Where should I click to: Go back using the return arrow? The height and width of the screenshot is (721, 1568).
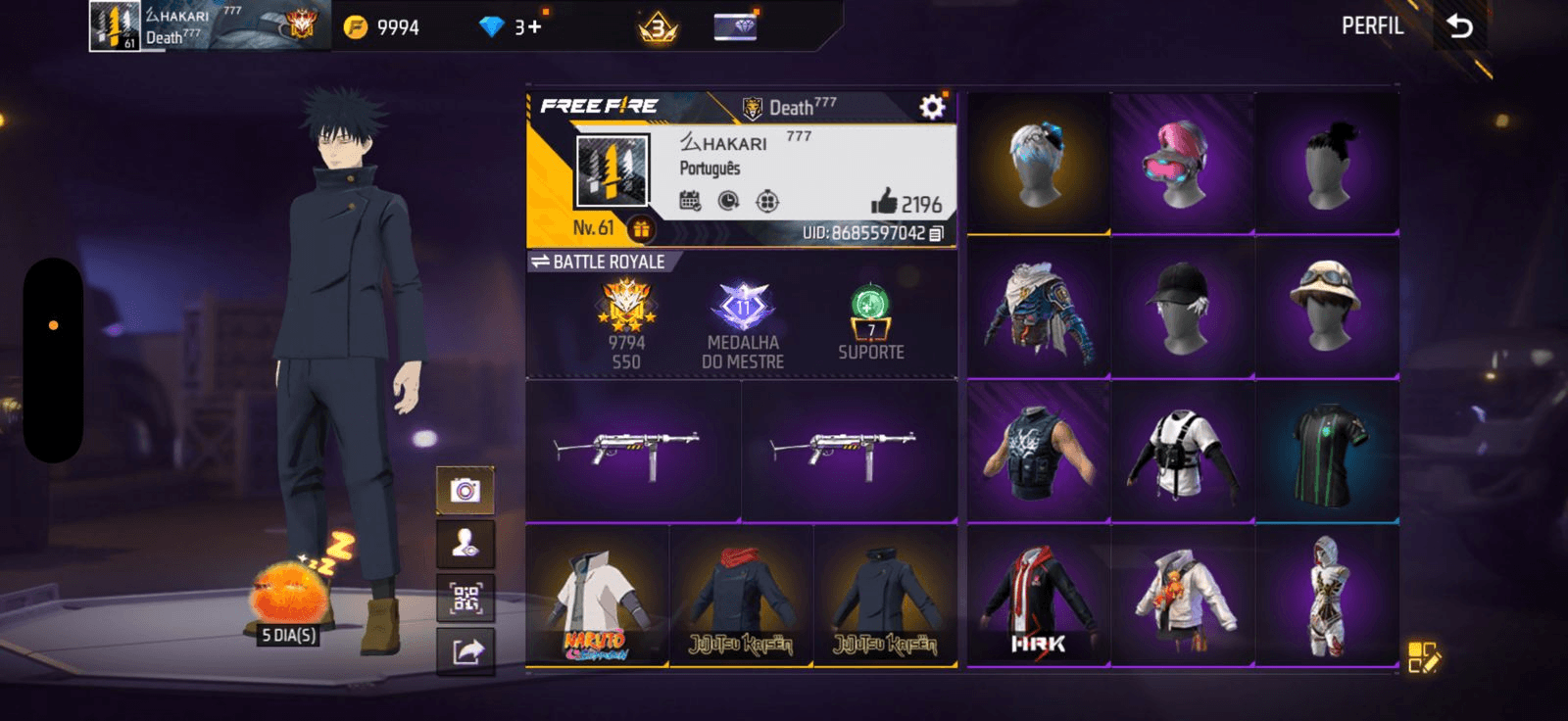1459,26
